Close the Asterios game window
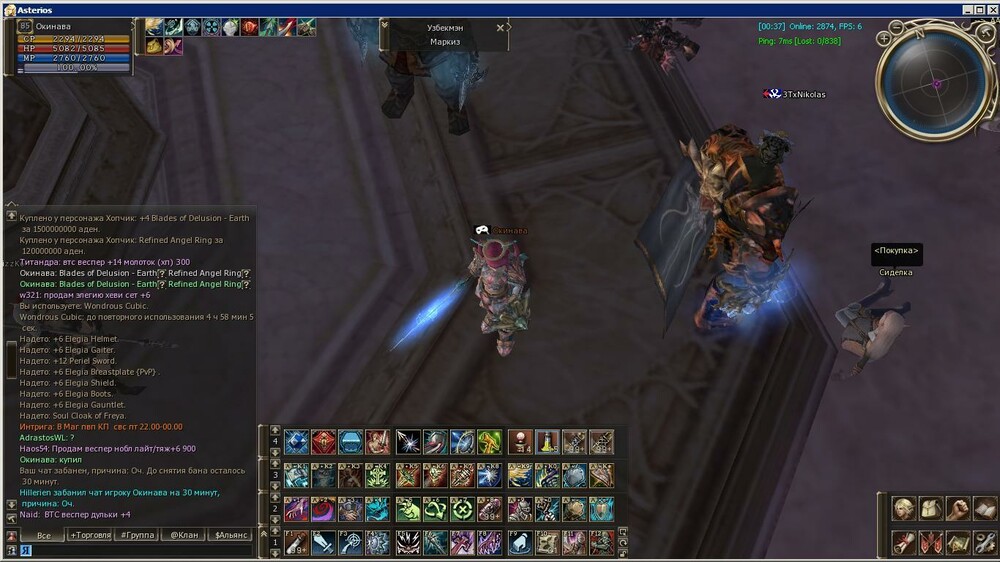The width and height of the screenshot is (1000, 562). (990, 9)
